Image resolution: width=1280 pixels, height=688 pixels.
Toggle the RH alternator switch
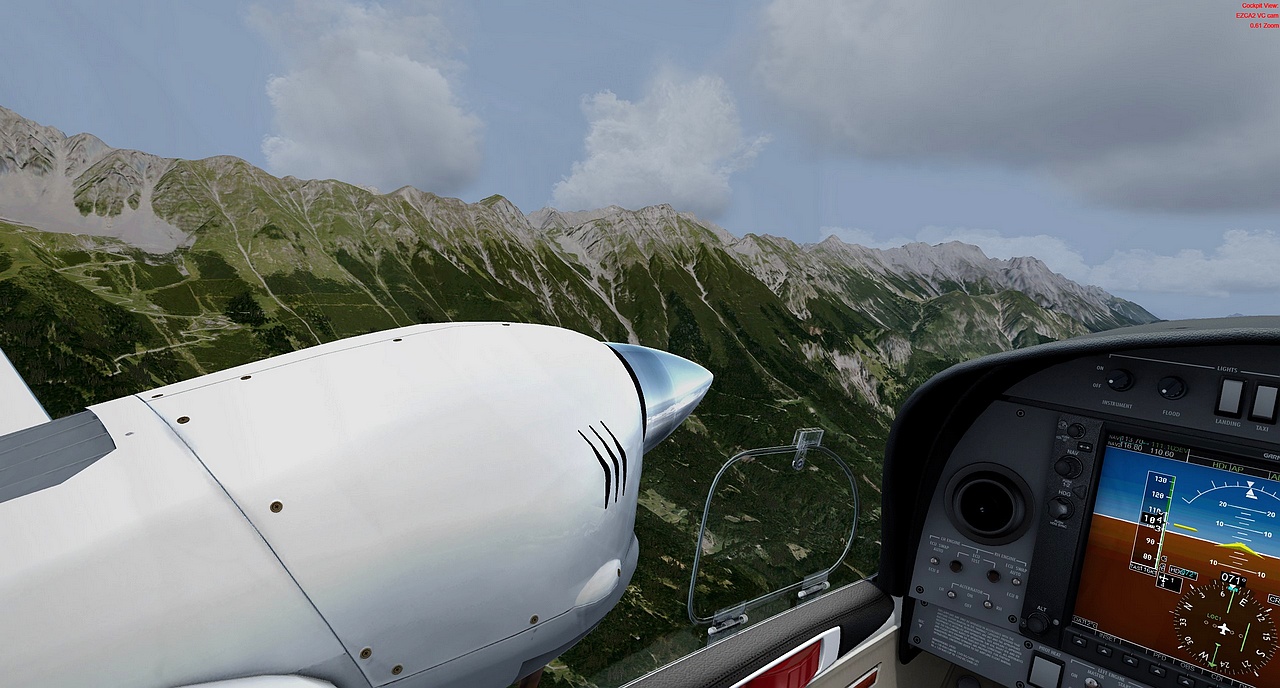pyautogui.click(x=986, y=604)
